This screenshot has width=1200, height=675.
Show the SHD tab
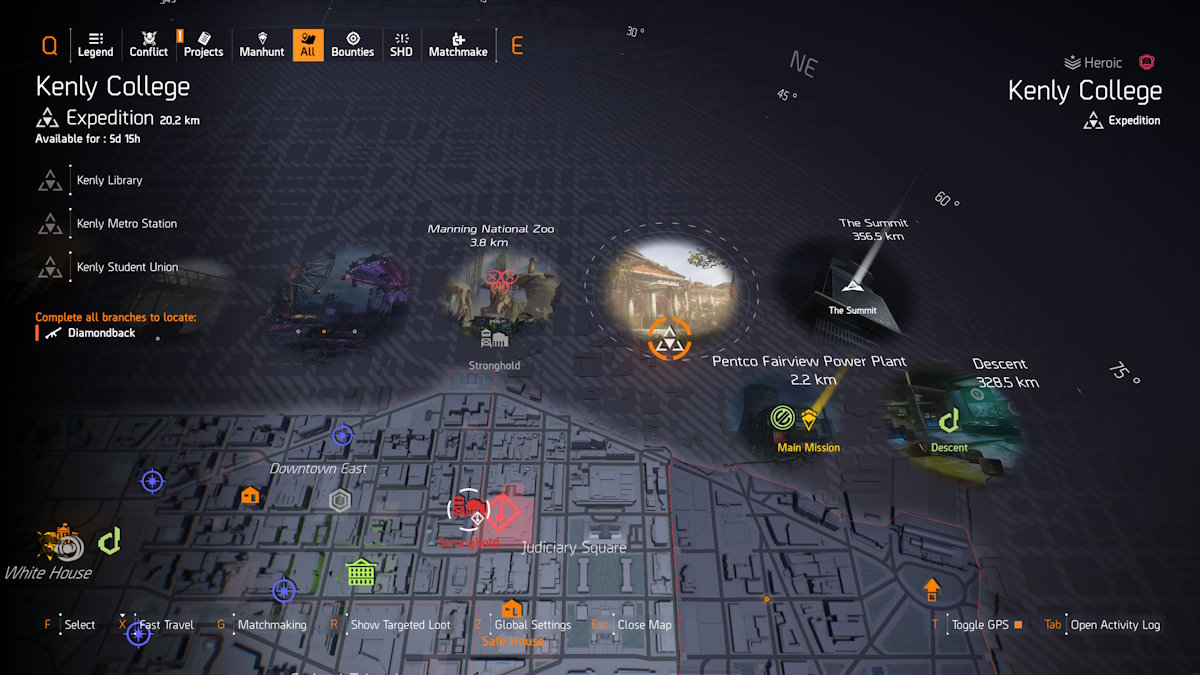click(400, 45)
